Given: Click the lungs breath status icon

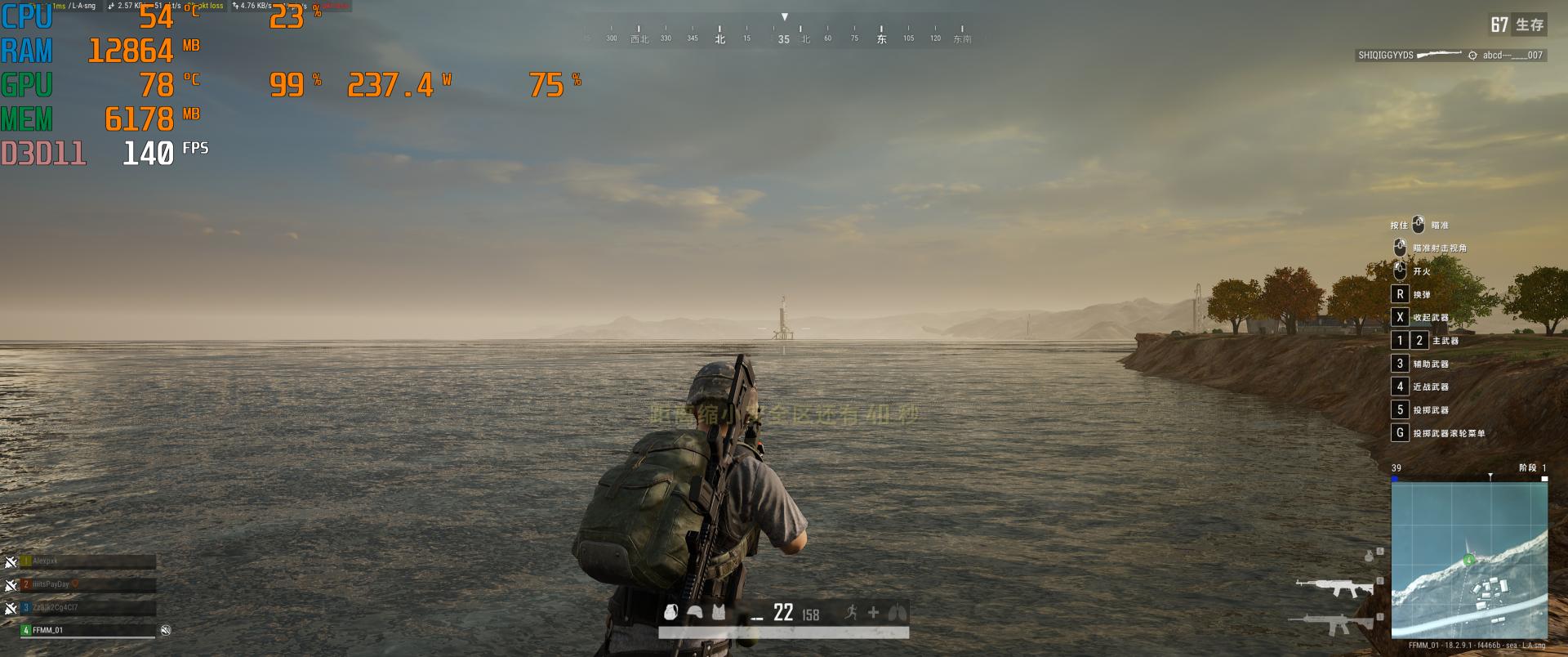Looking at the screenshot, I should (897, 612).
